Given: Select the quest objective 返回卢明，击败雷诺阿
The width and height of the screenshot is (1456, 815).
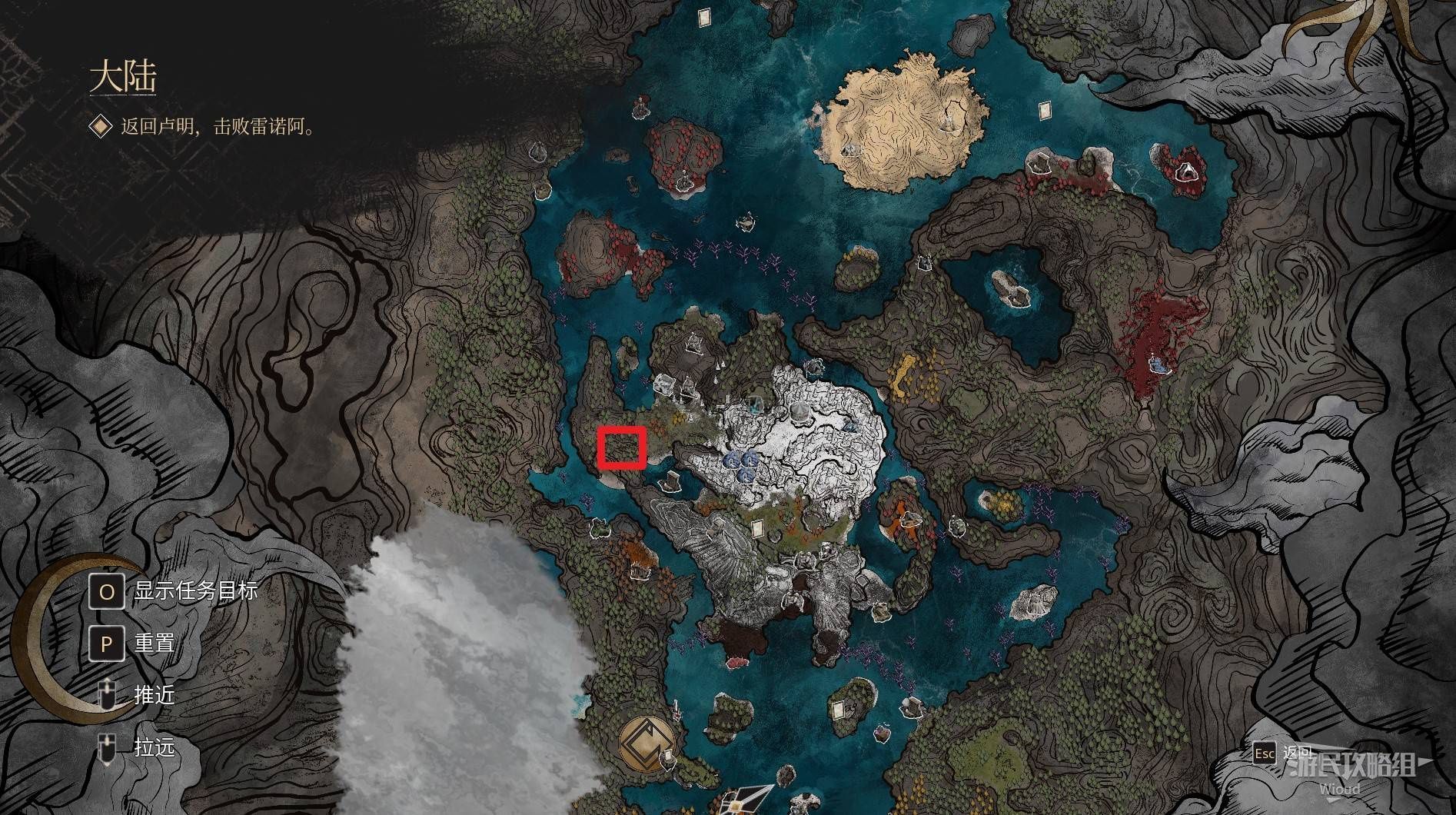Looking at the screenshot, I should tap(218, 127).
